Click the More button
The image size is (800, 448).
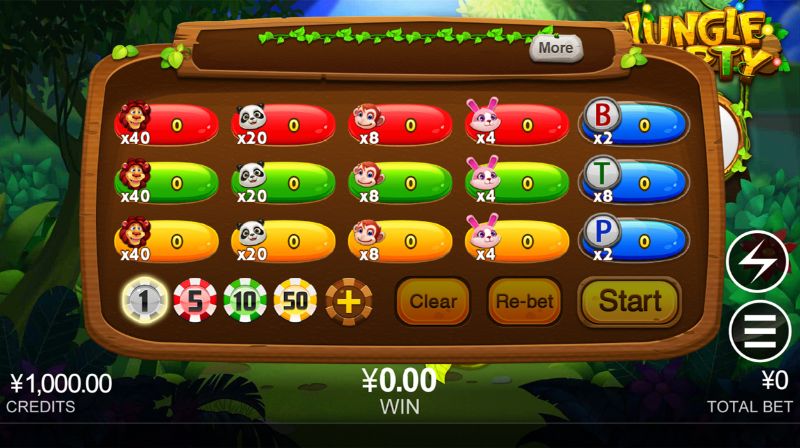click(556, 47)
